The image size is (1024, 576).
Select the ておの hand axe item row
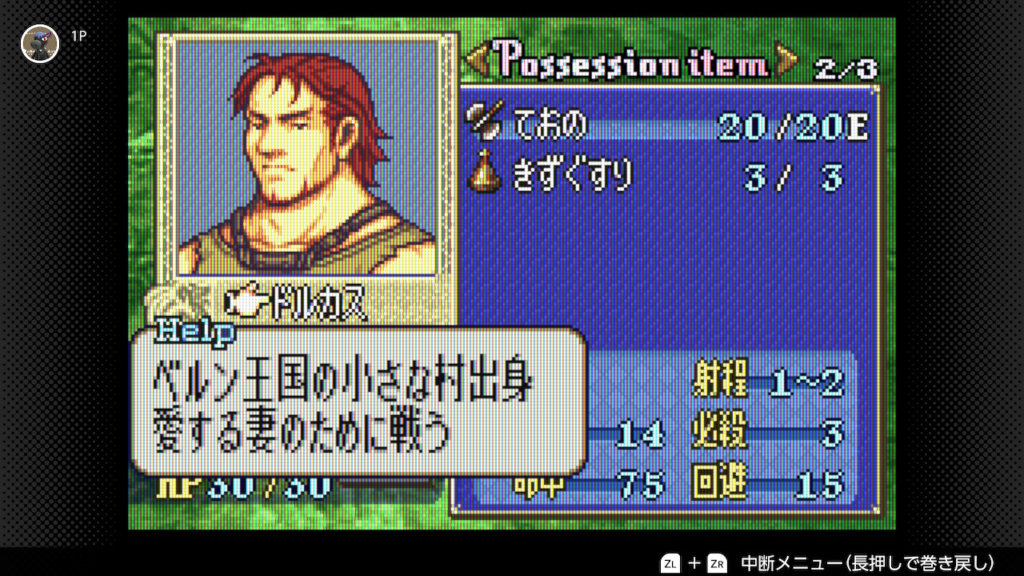(x=668, y=125)
